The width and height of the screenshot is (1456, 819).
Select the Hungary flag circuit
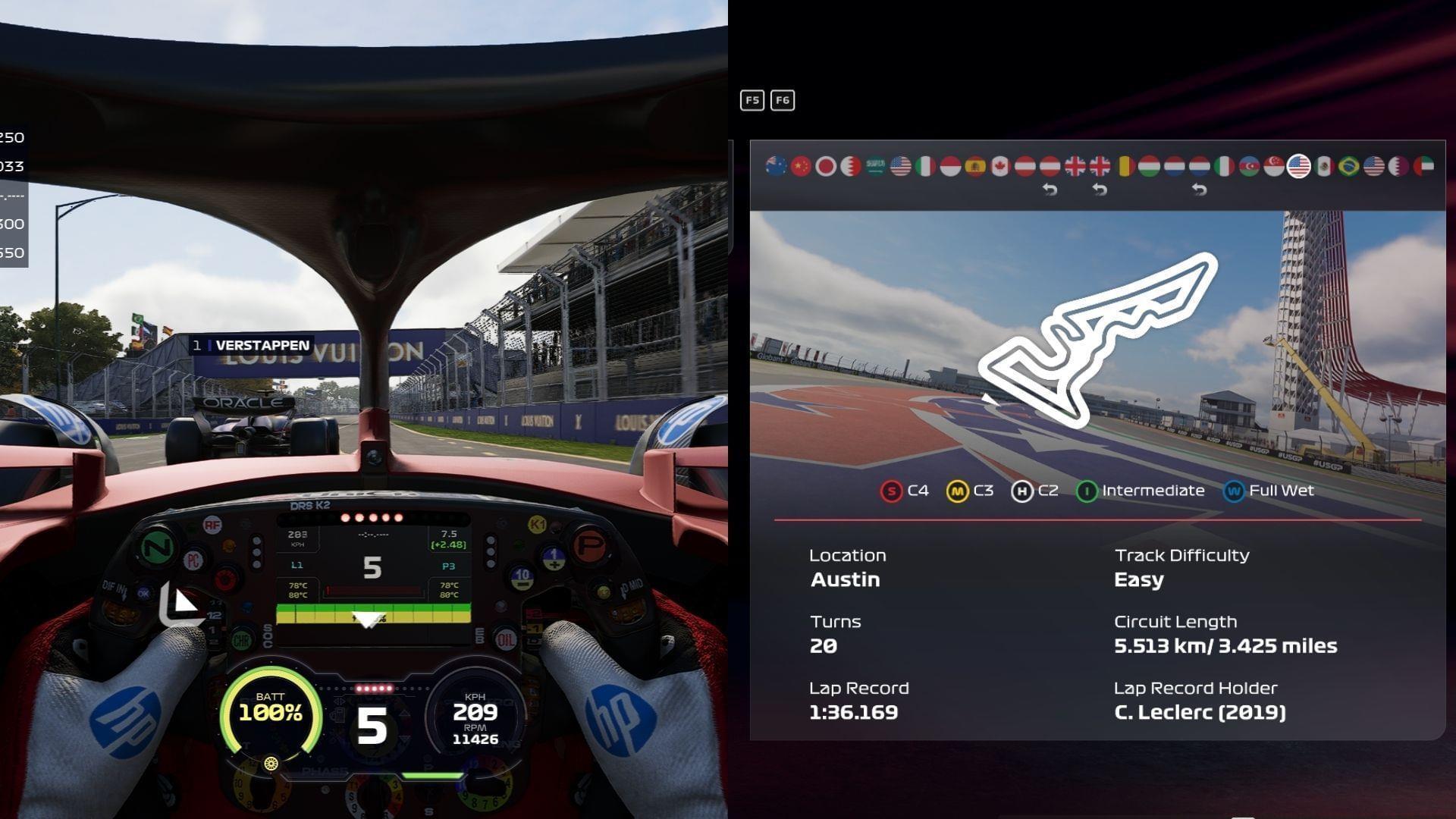[x=1150, y=166]
